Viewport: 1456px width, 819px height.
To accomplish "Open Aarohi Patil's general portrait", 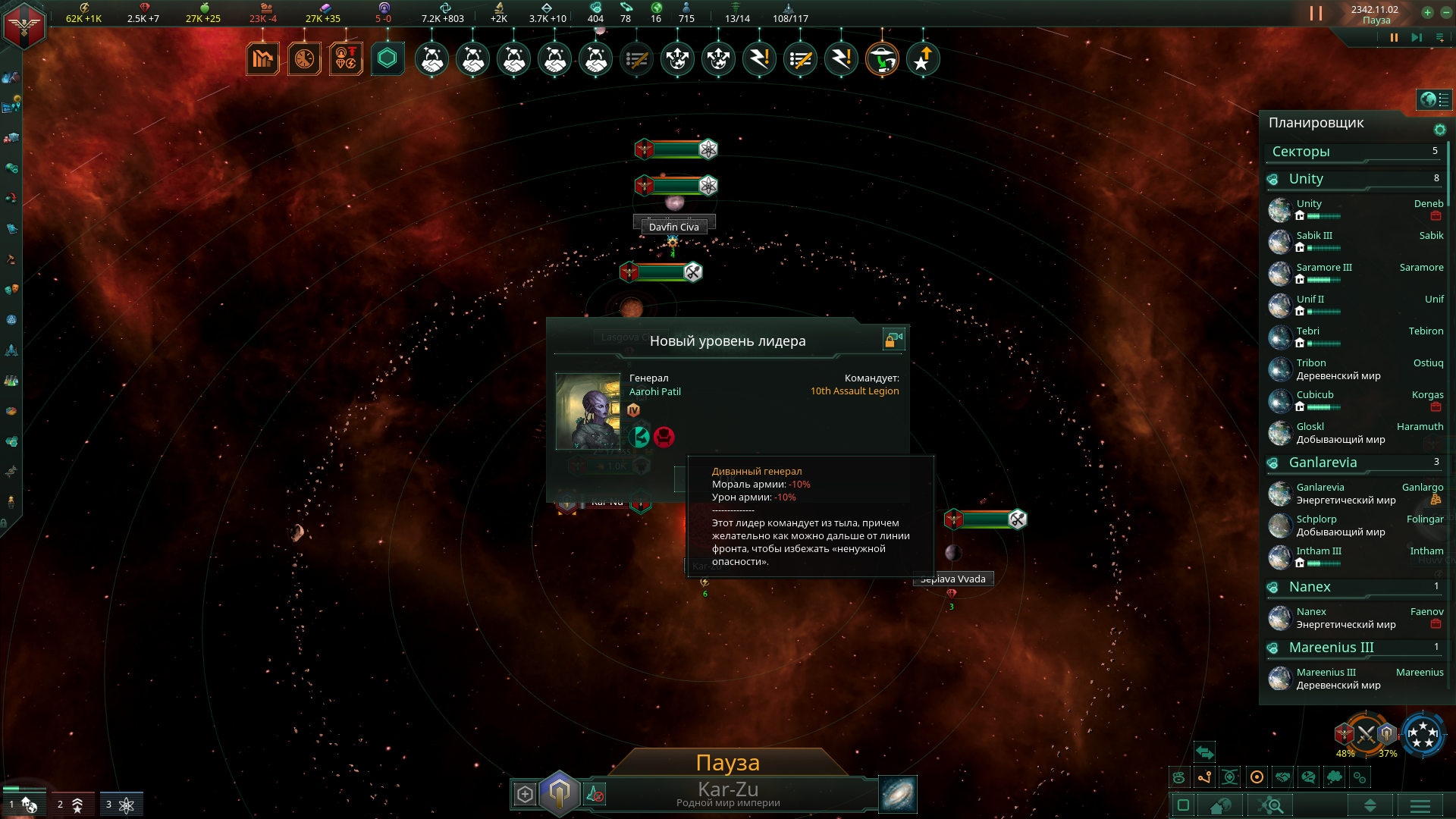I will coord(588,411).
